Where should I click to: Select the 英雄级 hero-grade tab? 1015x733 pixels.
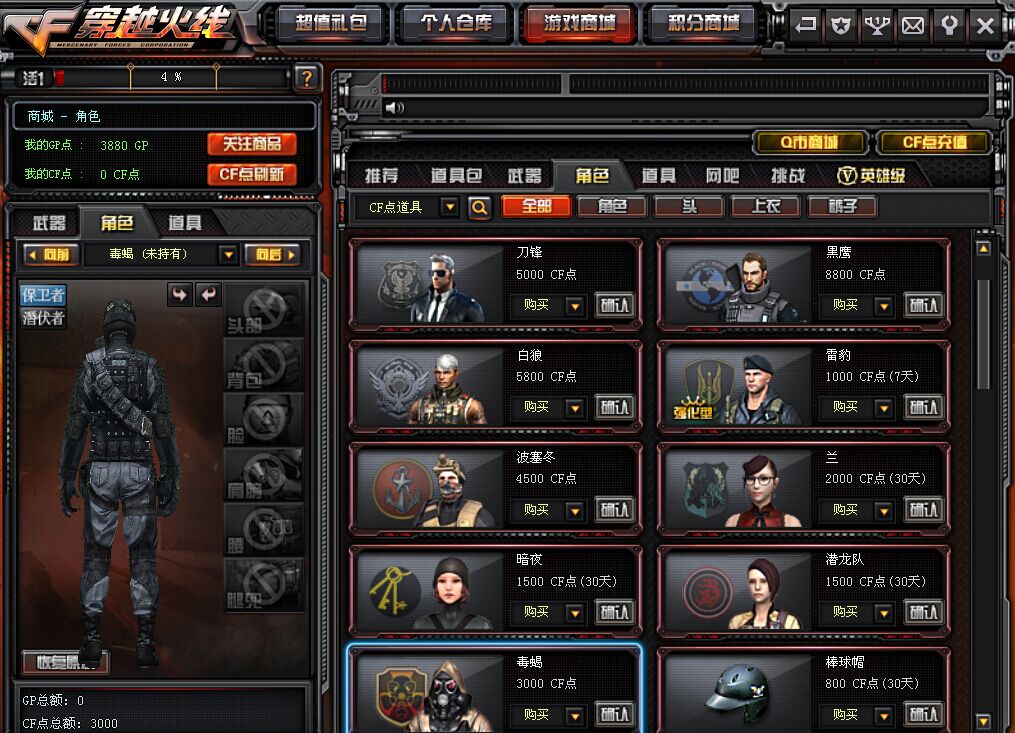(871, 176)
